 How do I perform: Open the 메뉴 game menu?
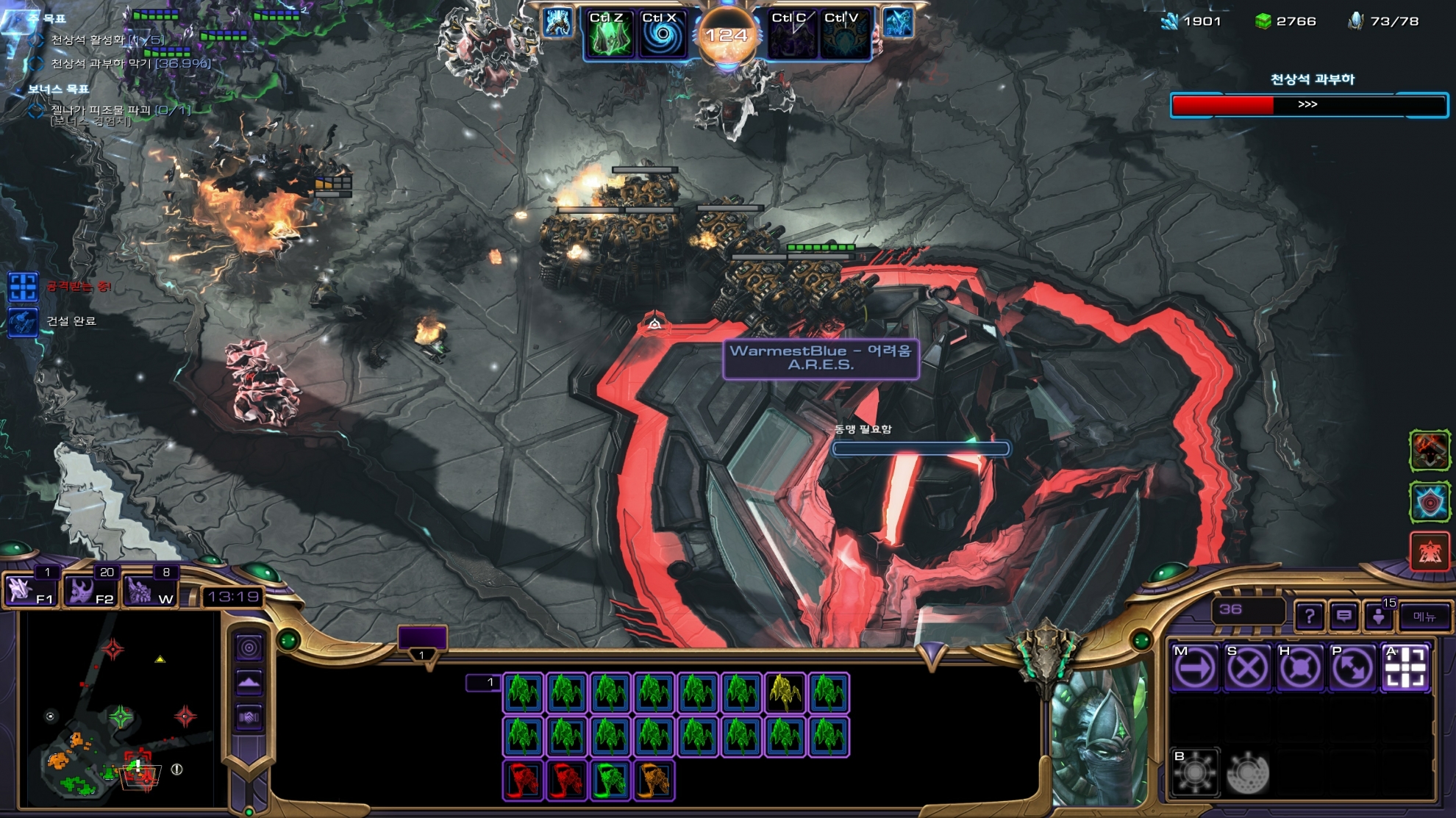pos(1424,617)
